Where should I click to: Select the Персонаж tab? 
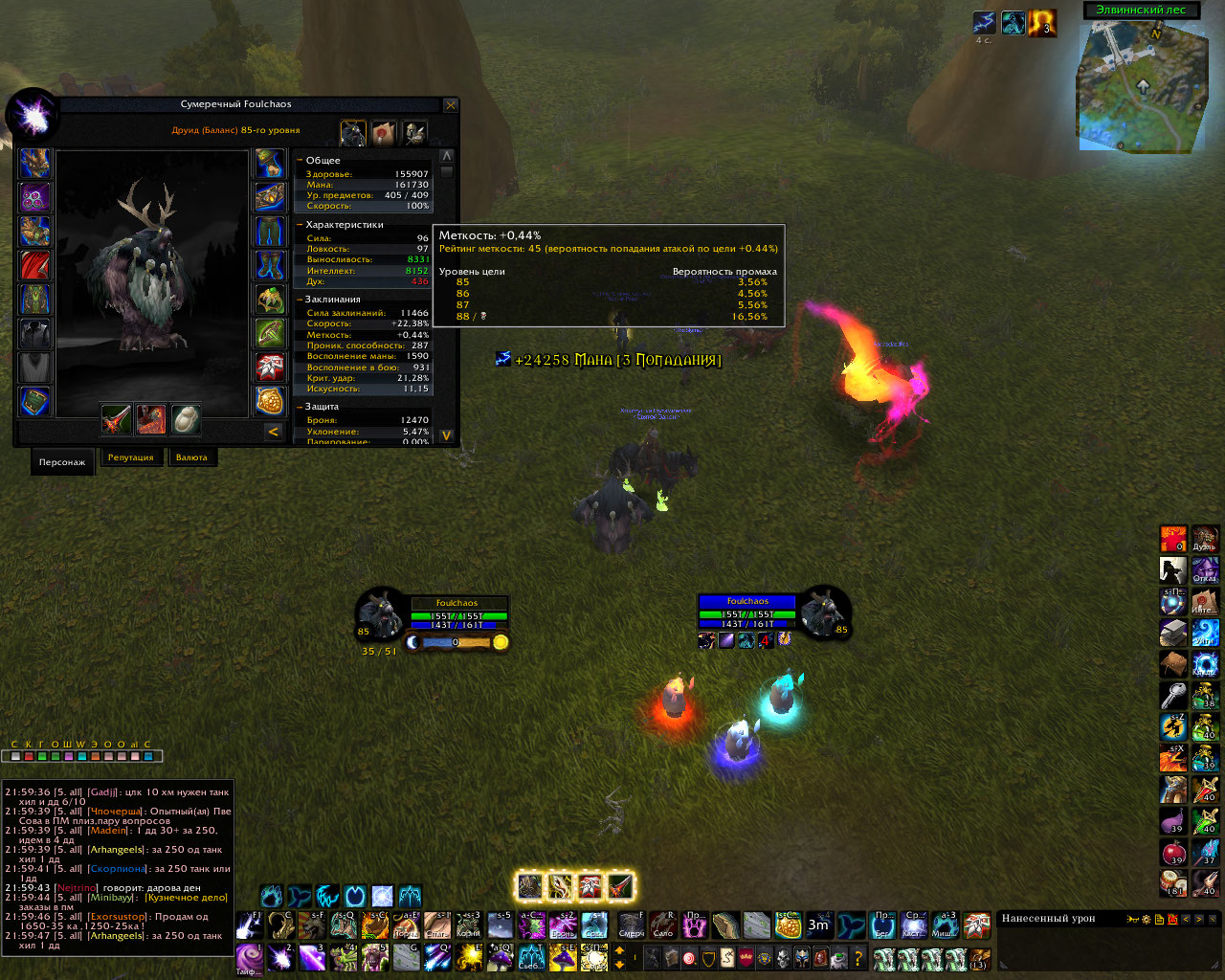62,461
